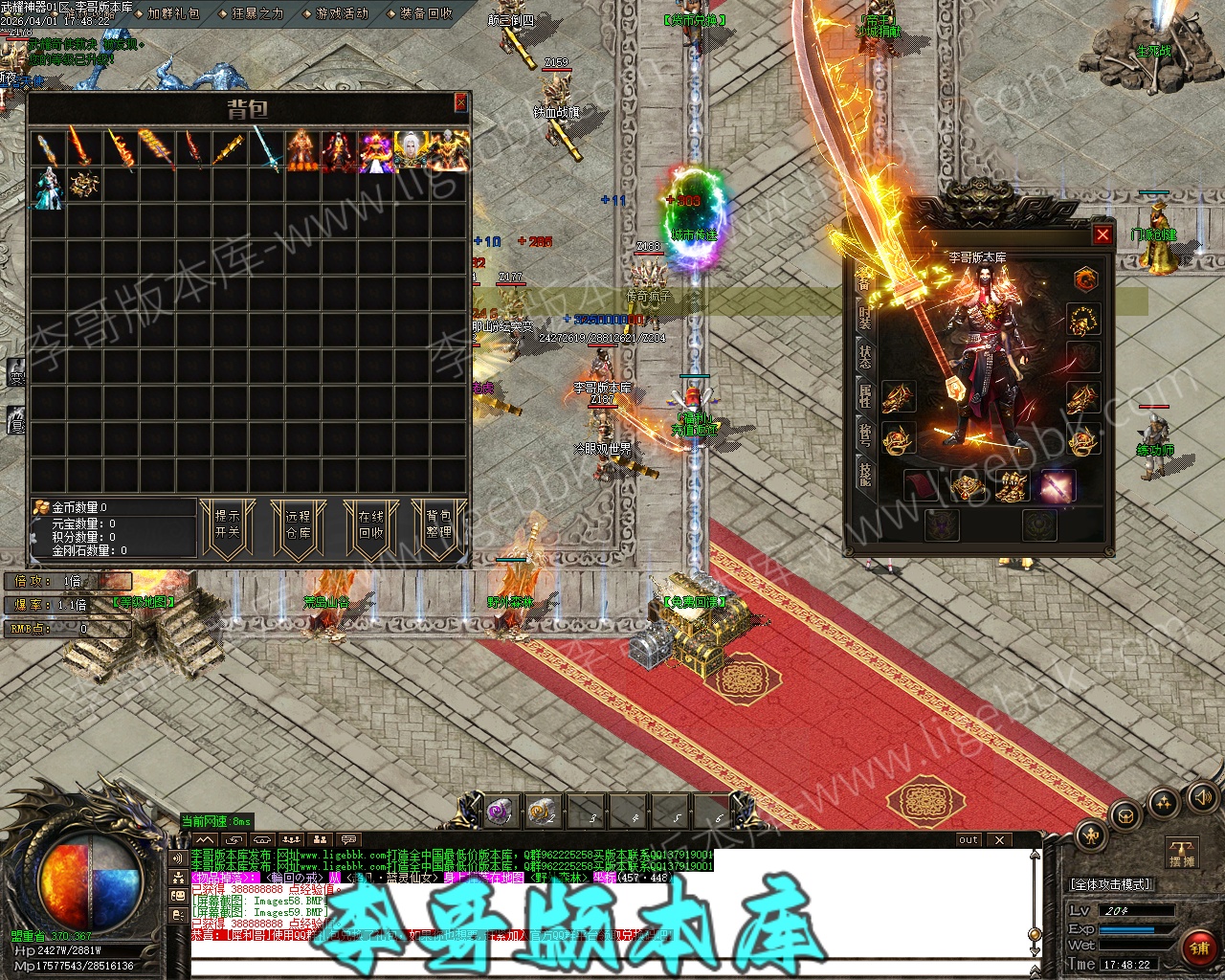Screen dimensions: 1225x980
Task: Select the equipped golden boots slot
Action: tap(1013, 486)
